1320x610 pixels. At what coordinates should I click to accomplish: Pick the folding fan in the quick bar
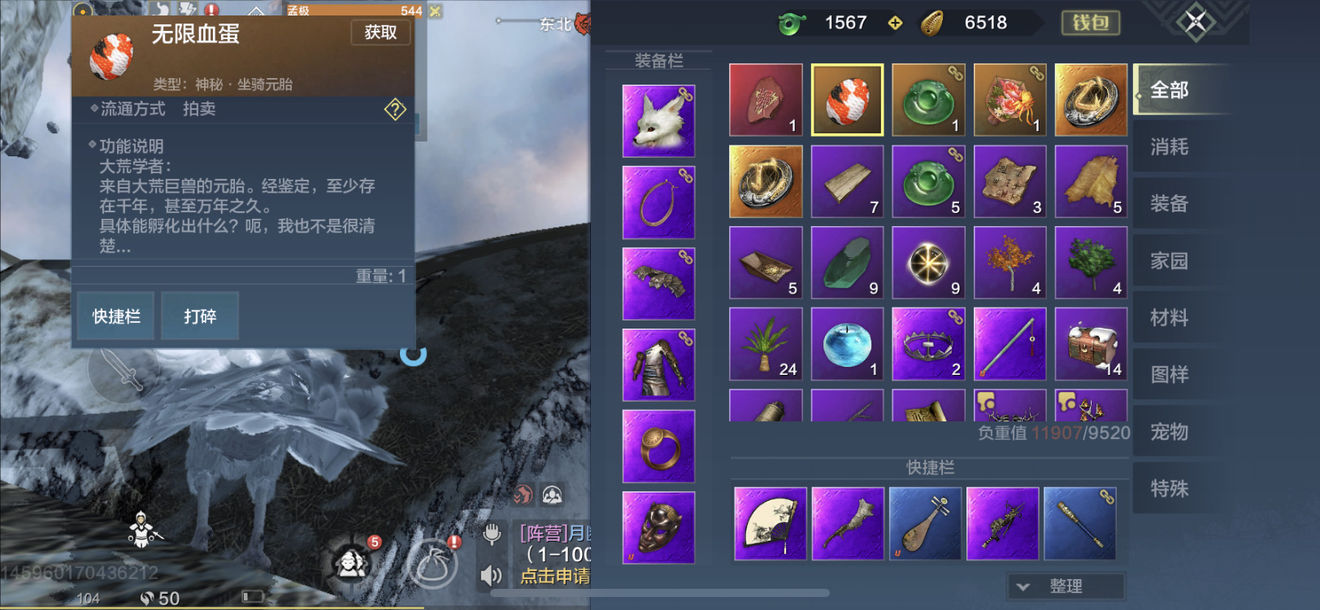click(x=770, y=523)
